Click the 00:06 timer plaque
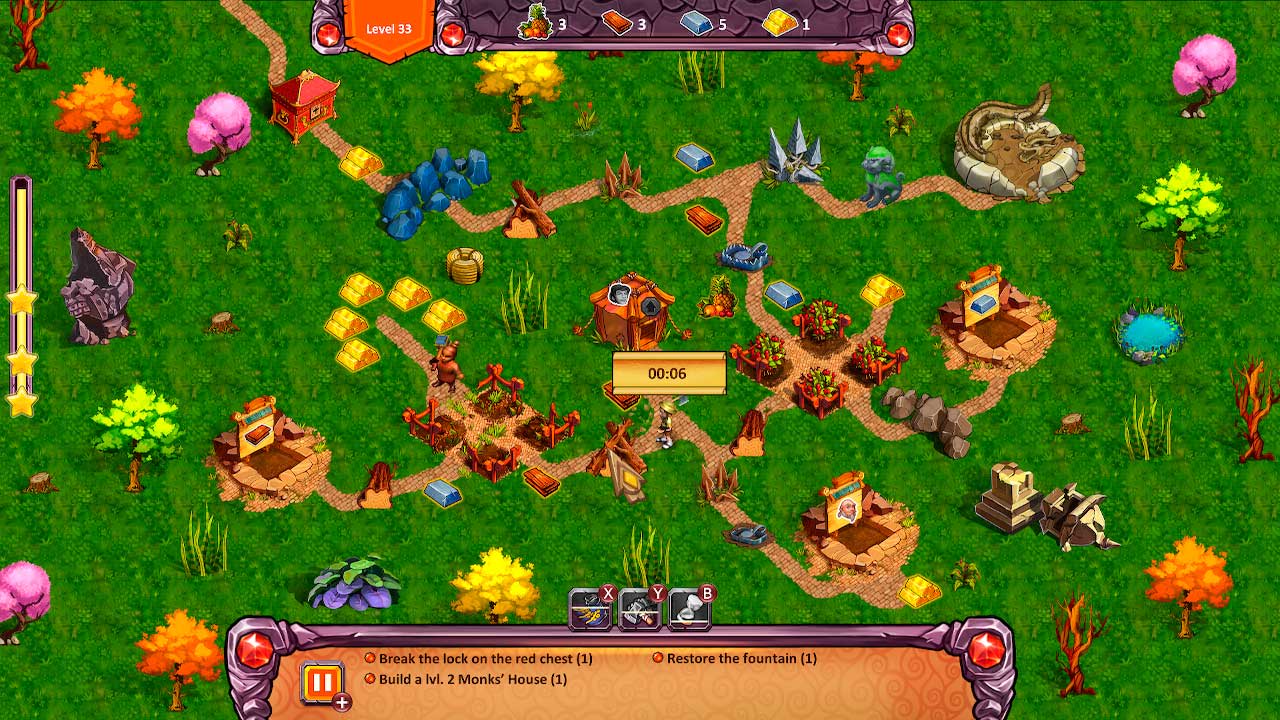The height and width of the screenshot is (720, 1280). click(x=668, y=372)
